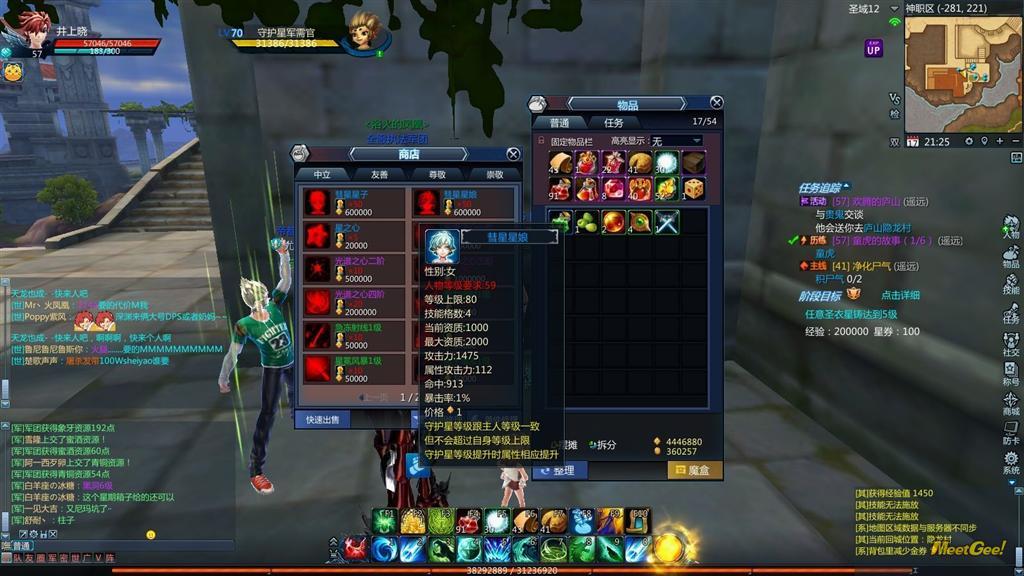Image resolution: width=1024 pixels, height=576 pixels.
Task: Switch to the 友善 reputation tab
Action: point(380,174)
